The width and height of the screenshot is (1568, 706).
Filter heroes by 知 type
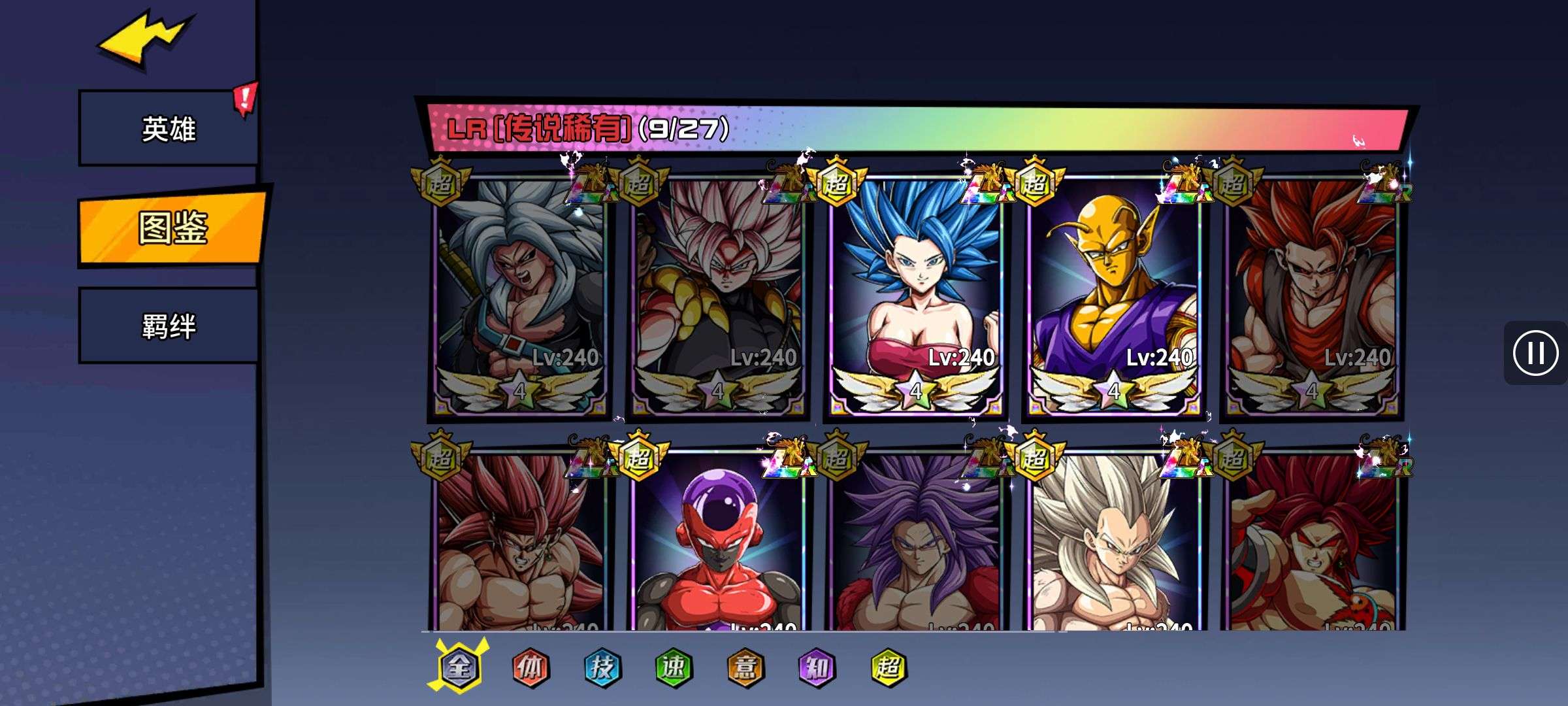pos(817,667)
